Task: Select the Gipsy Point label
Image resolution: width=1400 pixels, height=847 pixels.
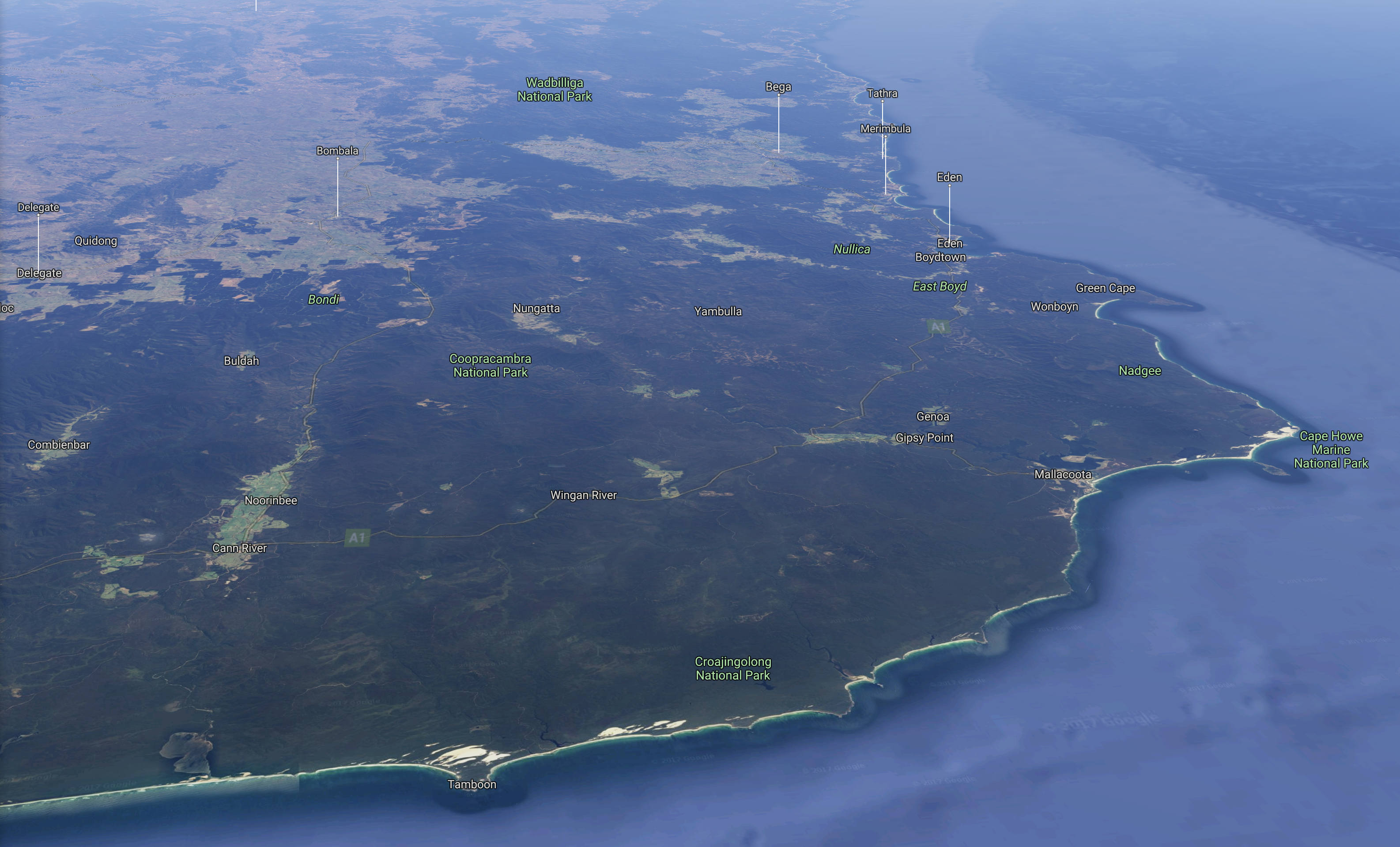Action: click(925, 438)
